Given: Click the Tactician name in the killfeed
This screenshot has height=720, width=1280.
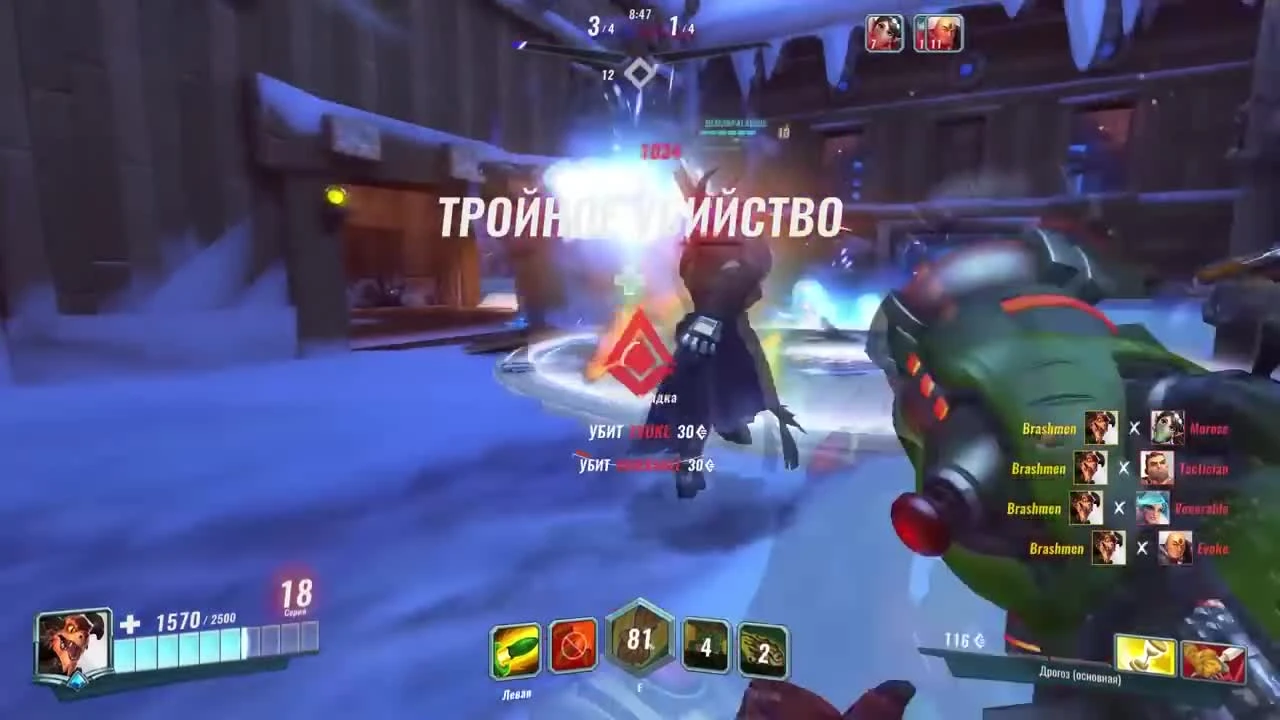Looking at the screenshot, I should coord(1204,468).
